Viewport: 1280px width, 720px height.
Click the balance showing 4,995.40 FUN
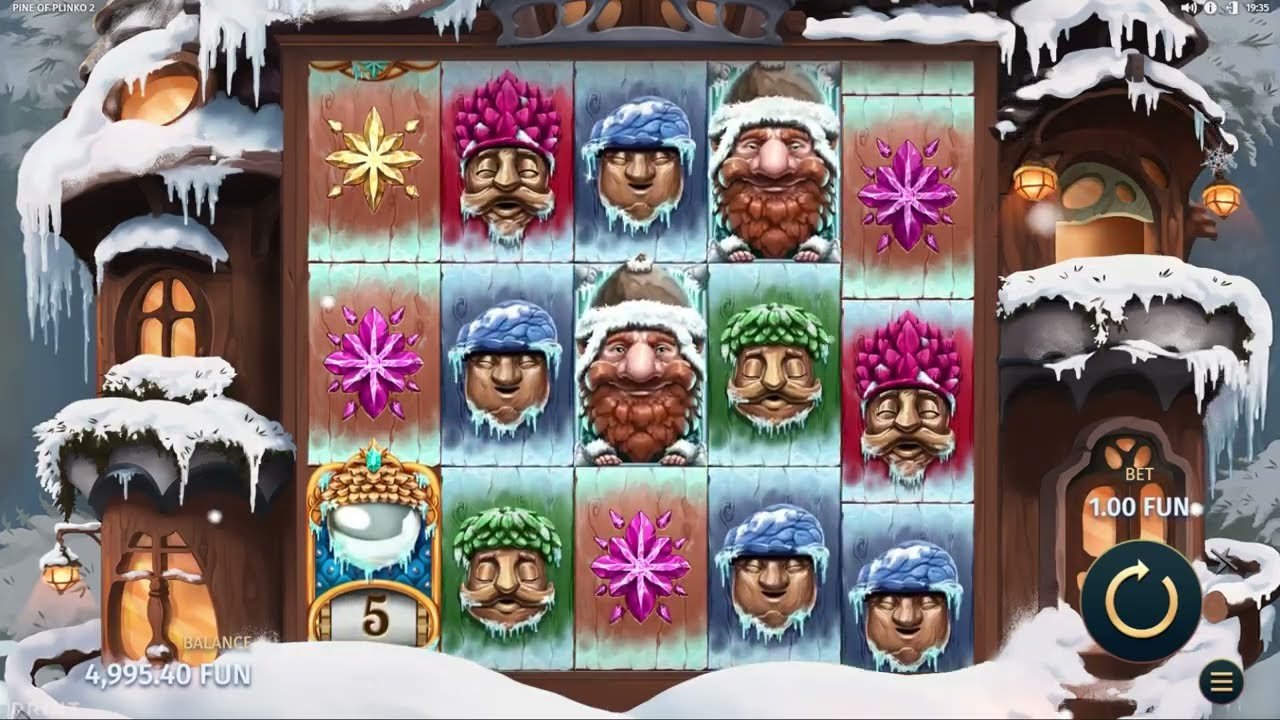coord(166,673)
